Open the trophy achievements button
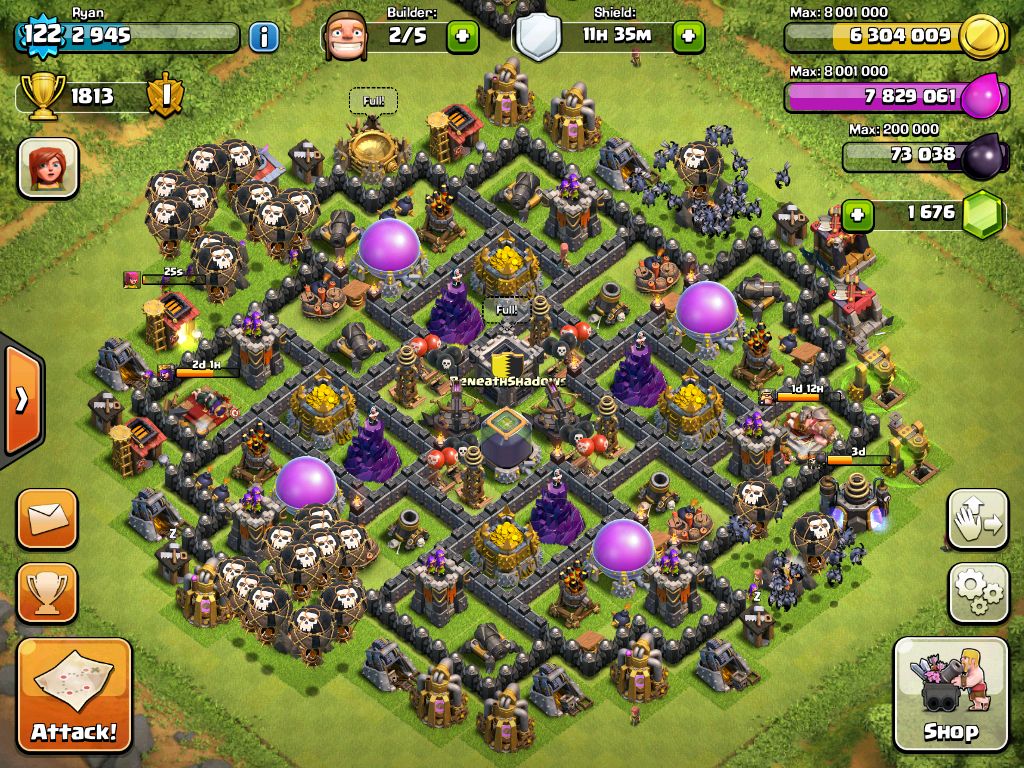 pos(47,592)
